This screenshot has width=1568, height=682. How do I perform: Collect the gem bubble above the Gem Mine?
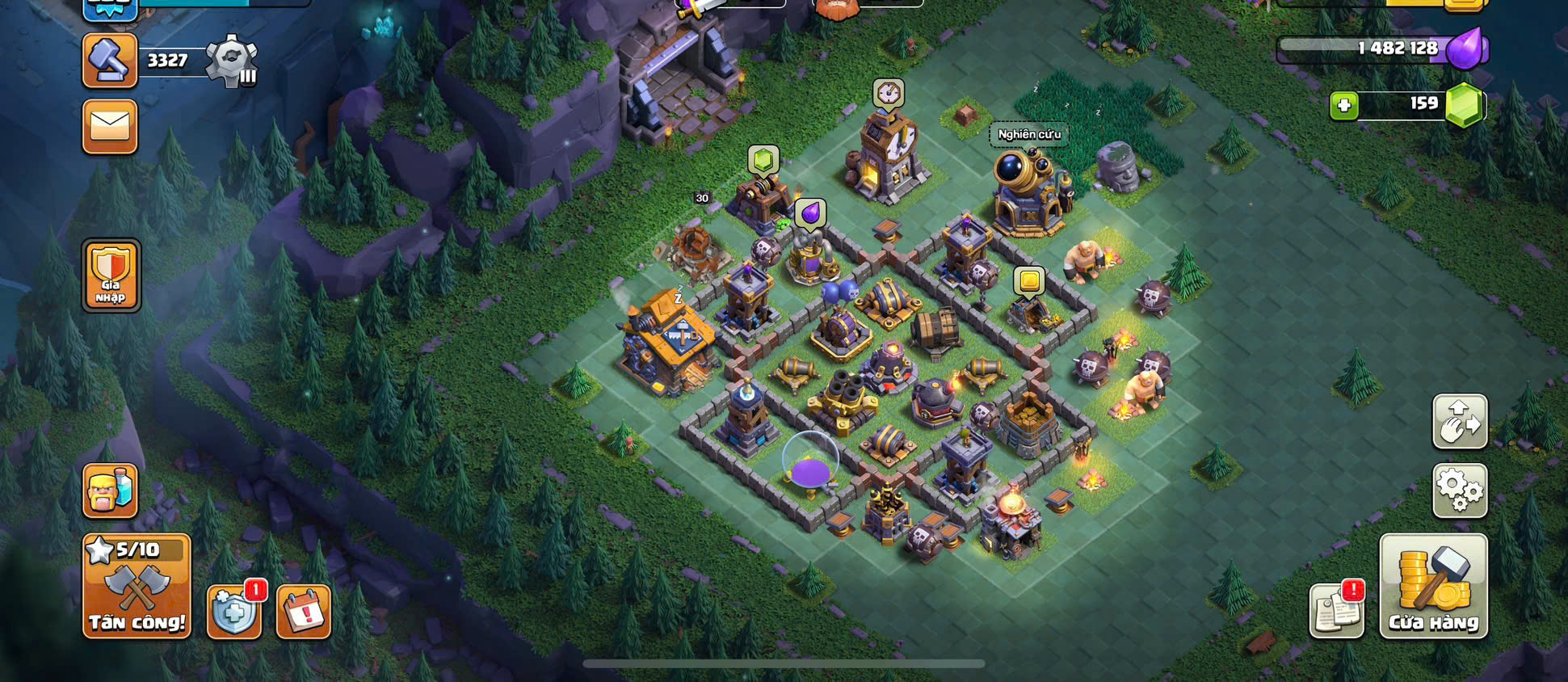763,160
